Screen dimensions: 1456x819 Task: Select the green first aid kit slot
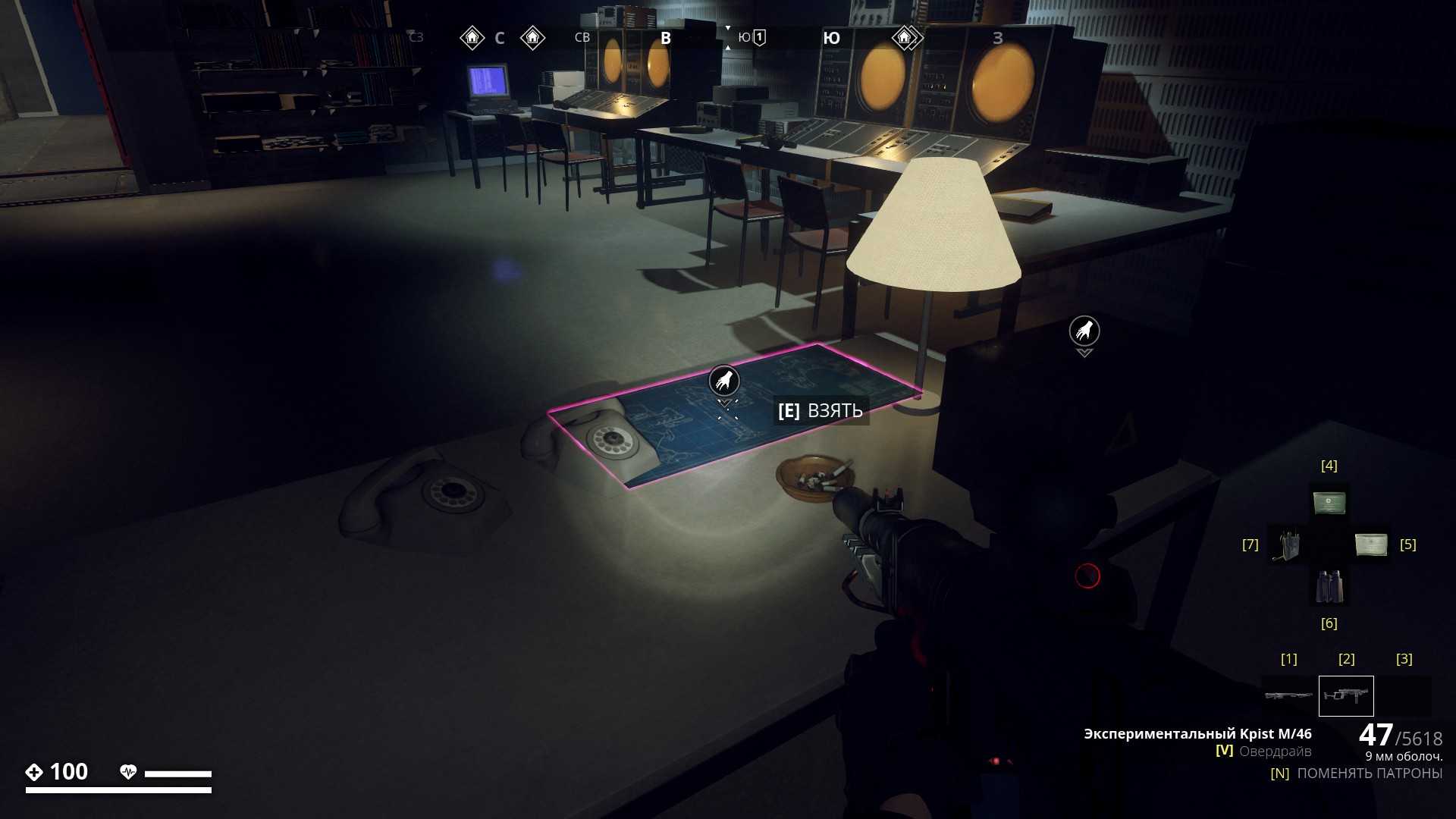click(1329, 502)
